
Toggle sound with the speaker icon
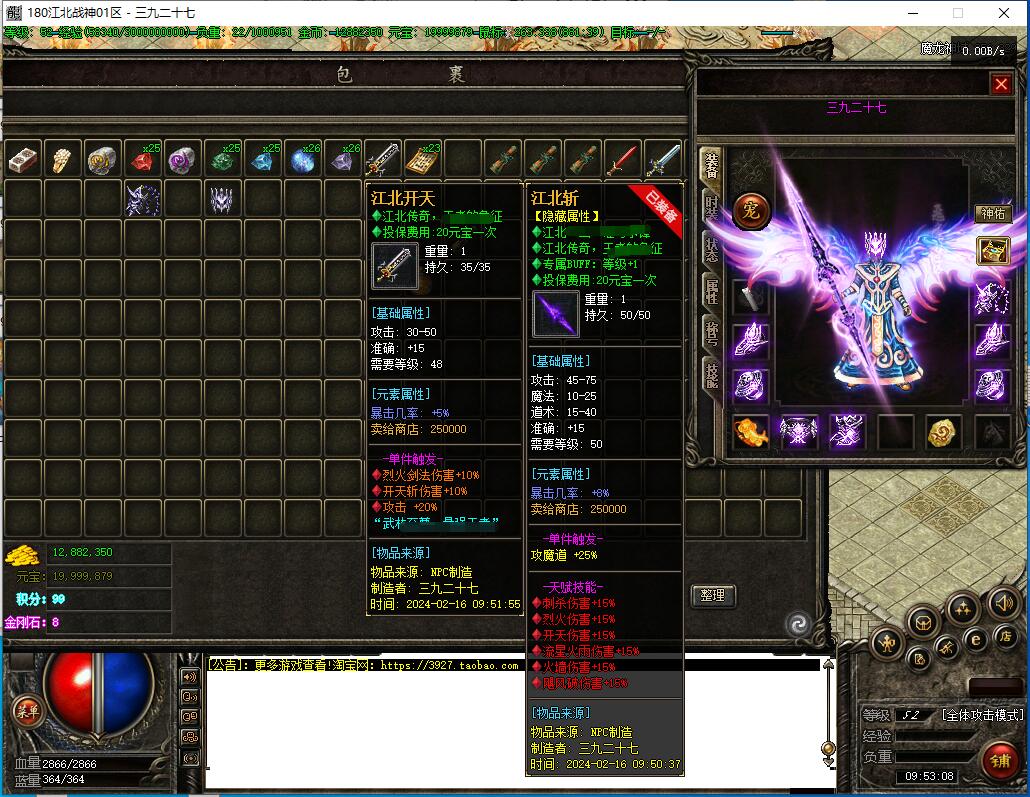[1003, 603]
